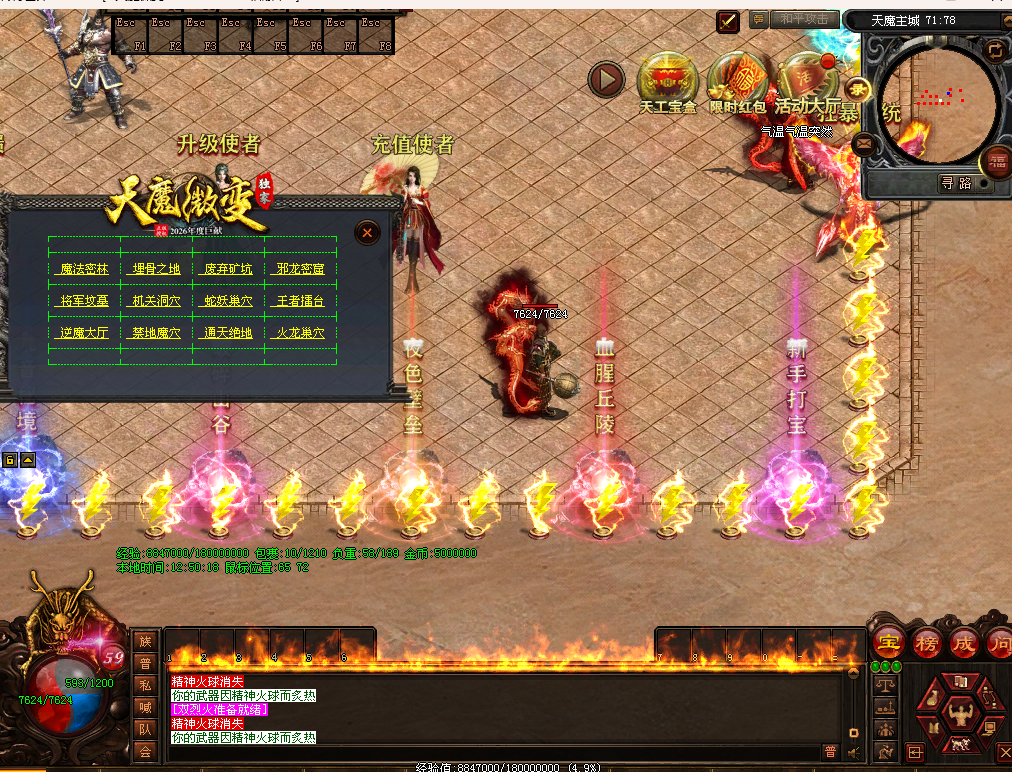
Task: Open the 活动大厅 events hall icon
Action: point(808,78)
